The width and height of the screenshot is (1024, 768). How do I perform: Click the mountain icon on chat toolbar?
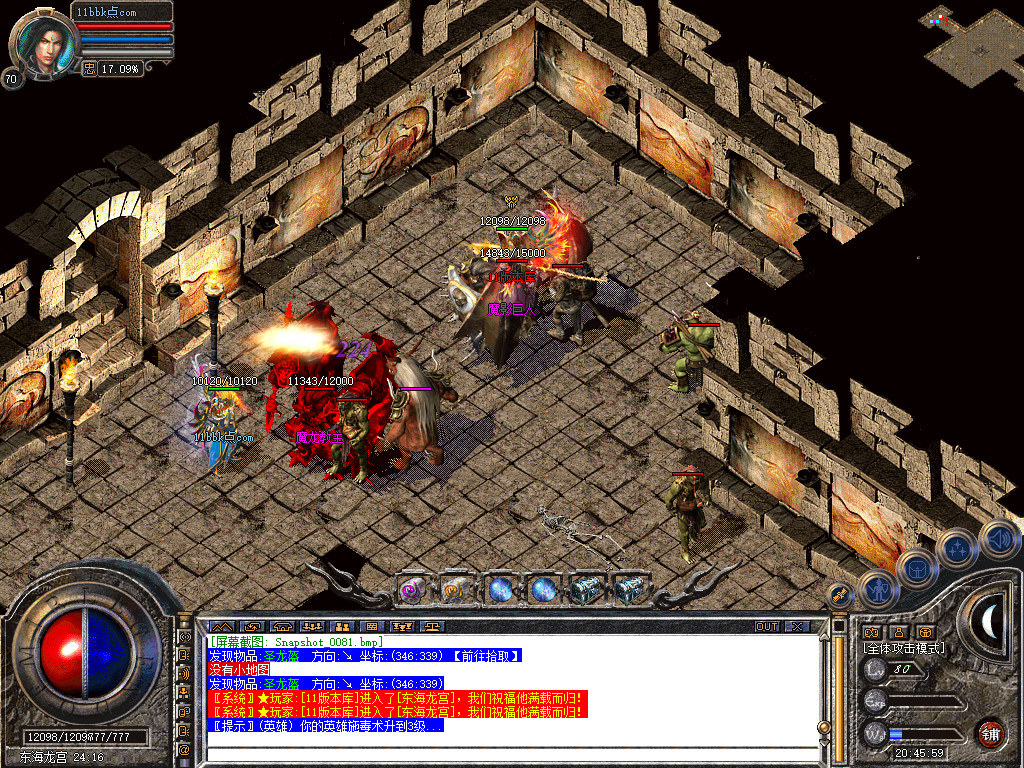(x=221, y=627)
